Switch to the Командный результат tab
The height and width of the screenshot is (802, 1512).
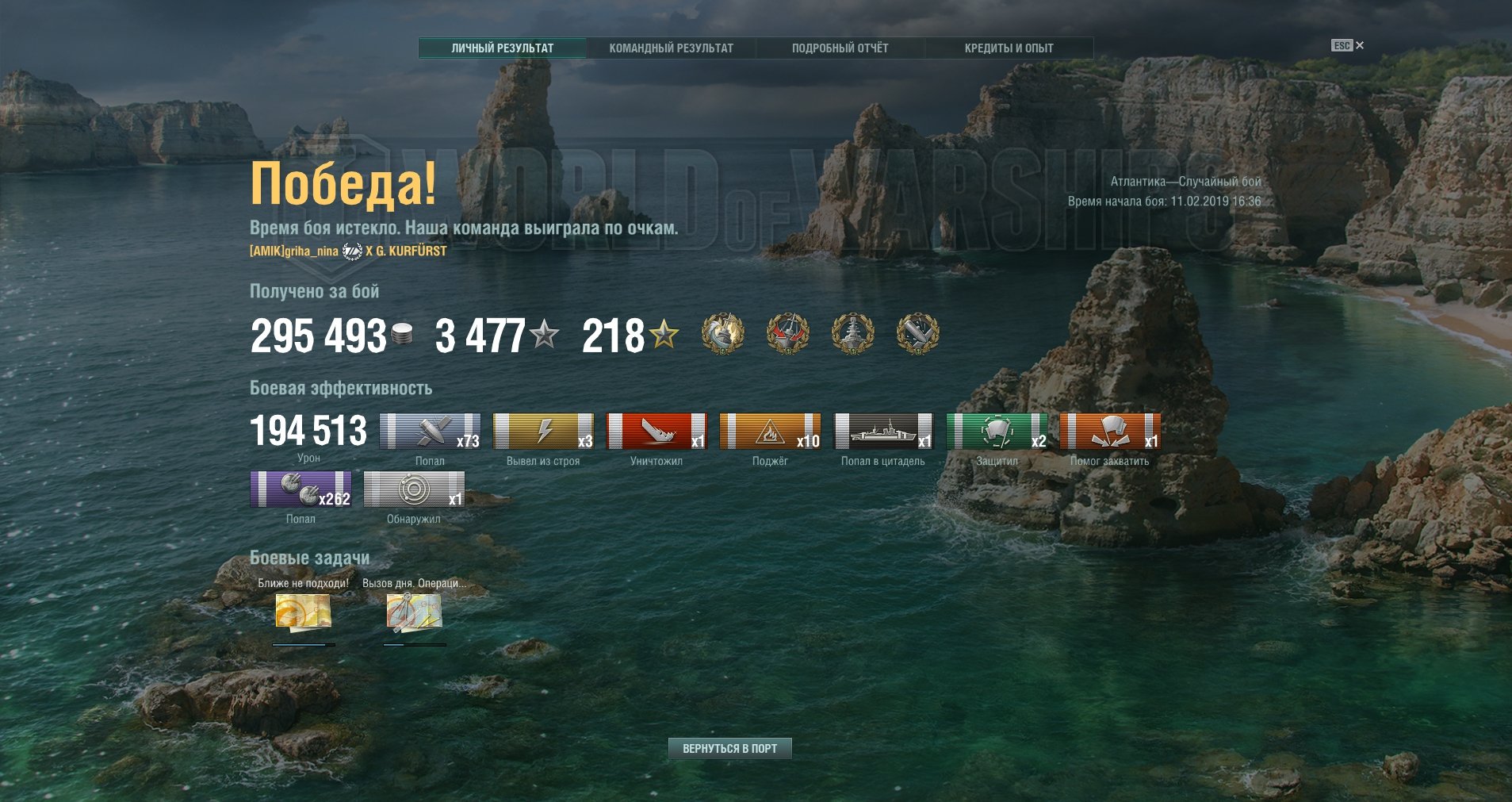(x=671, y=48)
